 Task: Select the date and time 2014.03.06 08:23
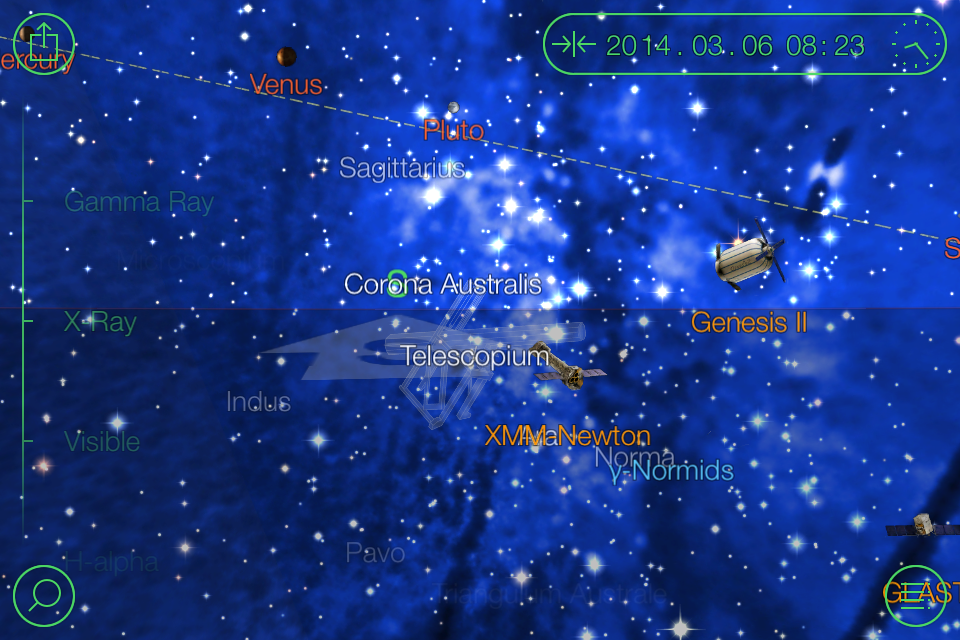click(x=735, y=45)
